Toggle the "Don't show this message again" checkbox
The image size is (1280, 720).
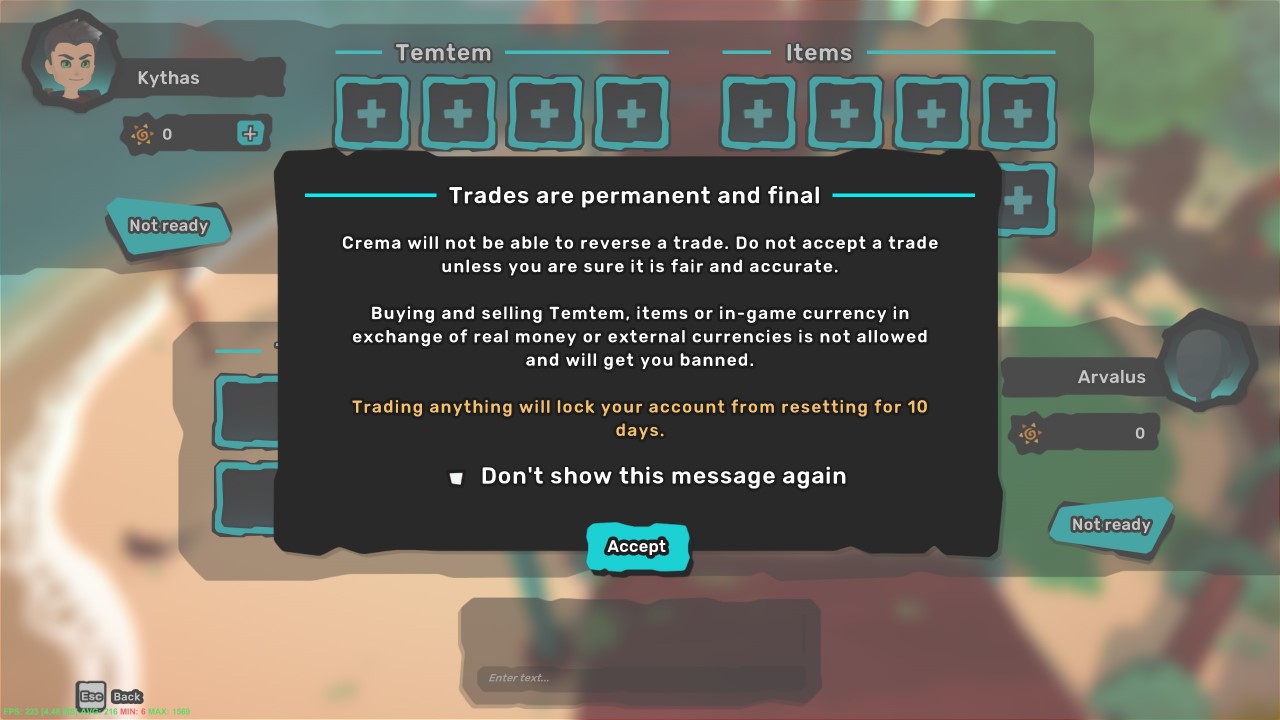pyautogui.click(x=457, y=477)
